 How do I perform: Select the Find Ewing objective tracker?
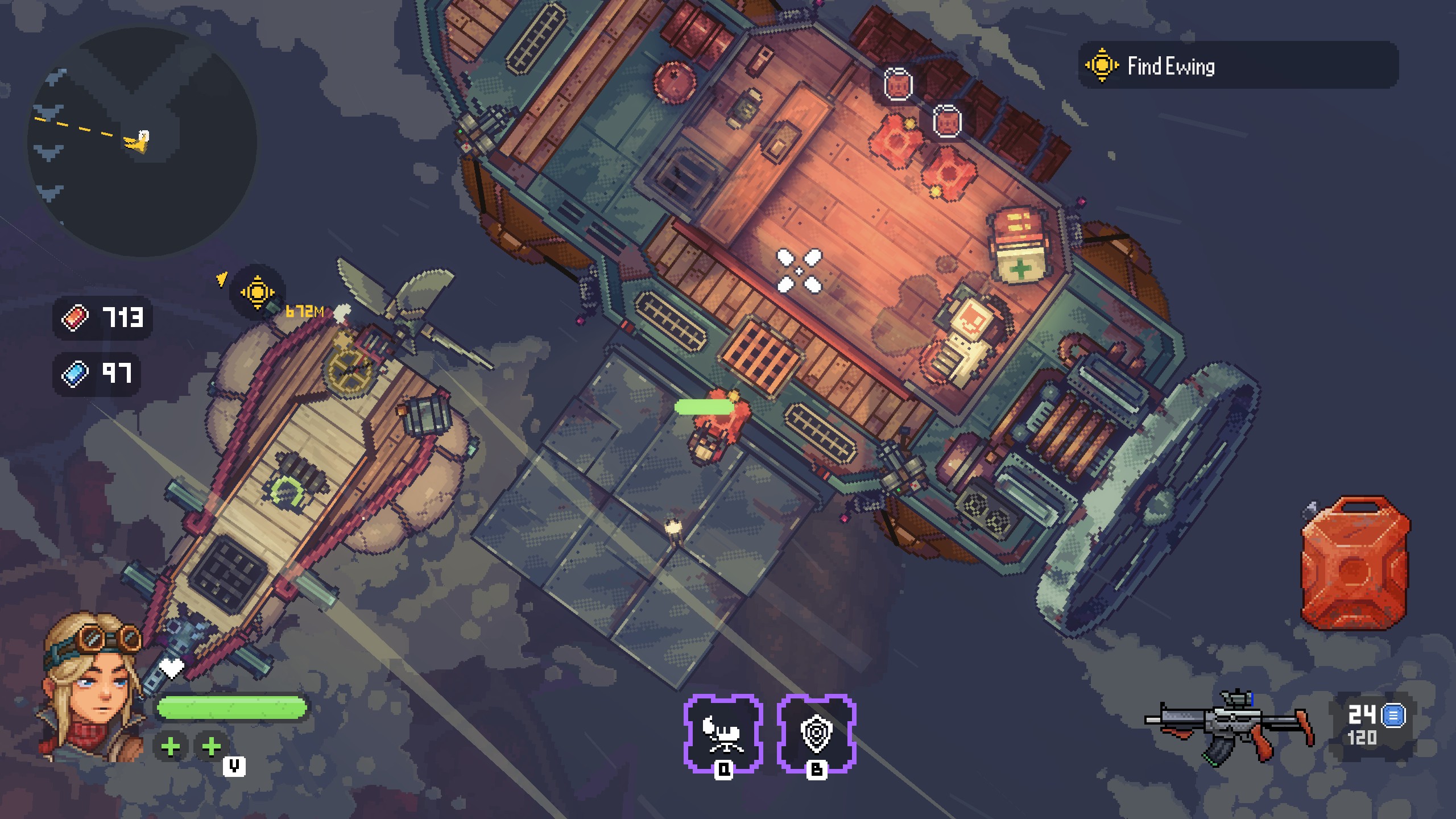1238,65
